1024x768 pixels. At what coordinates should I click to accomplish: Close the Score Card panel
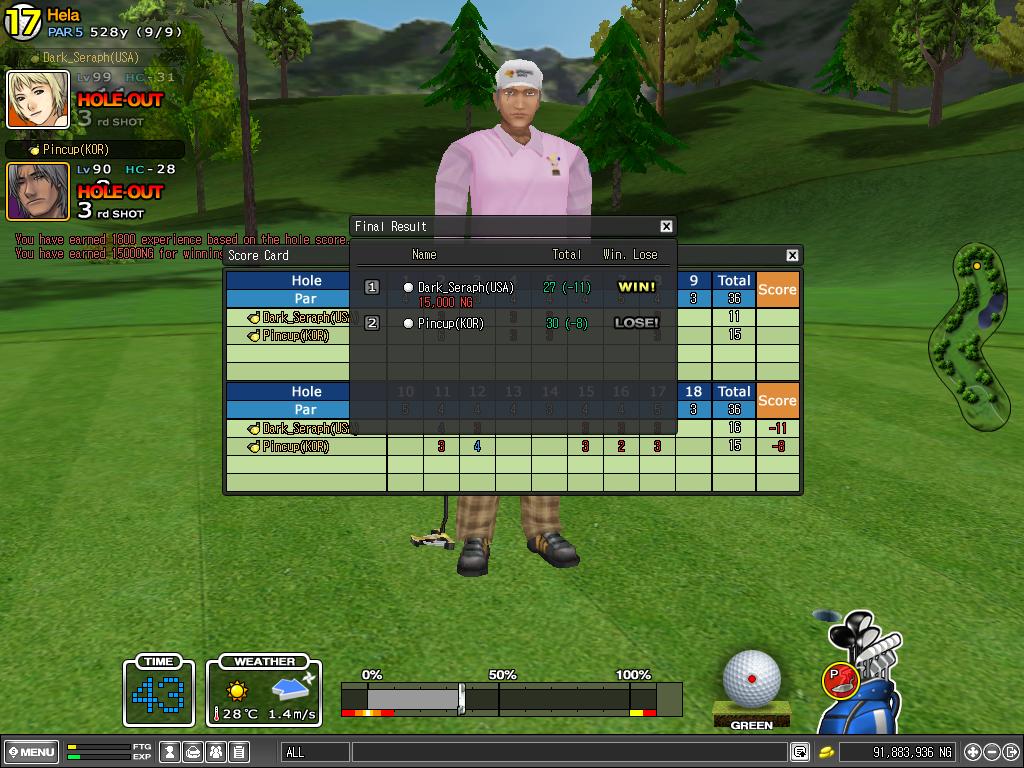tap(792, 255)
